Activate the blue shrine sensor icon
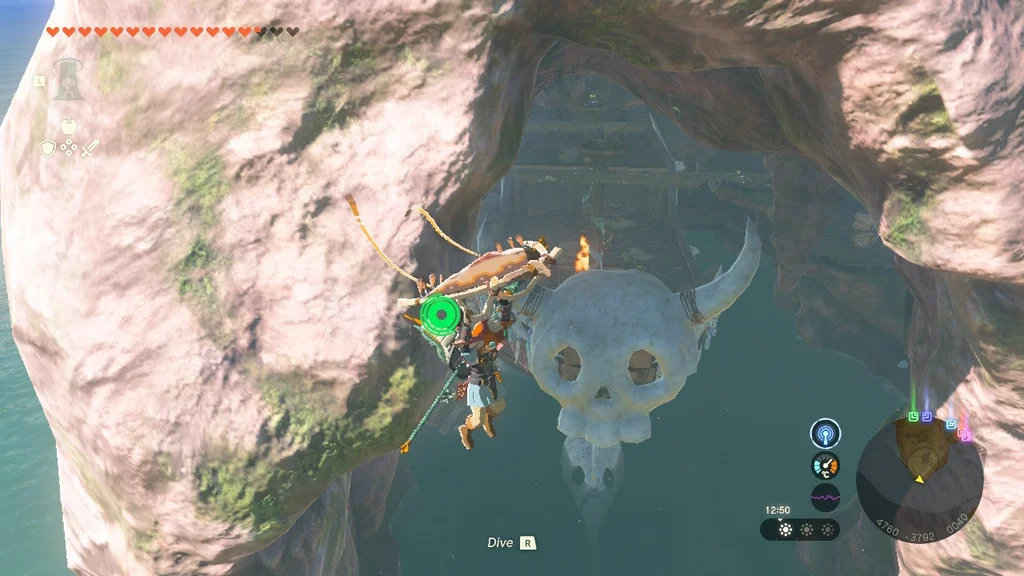 (x=825, y=432)
